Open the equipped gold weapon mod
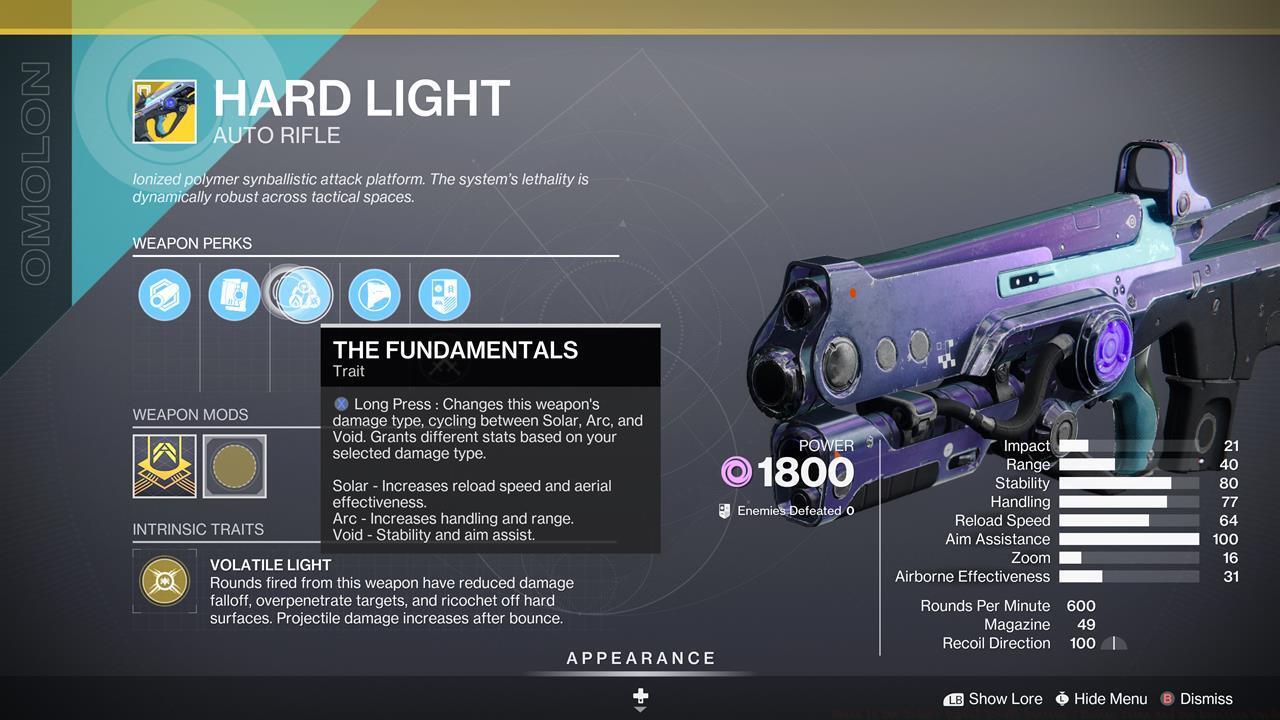This screenshot has height=720, width=1280. coord(164,466)
